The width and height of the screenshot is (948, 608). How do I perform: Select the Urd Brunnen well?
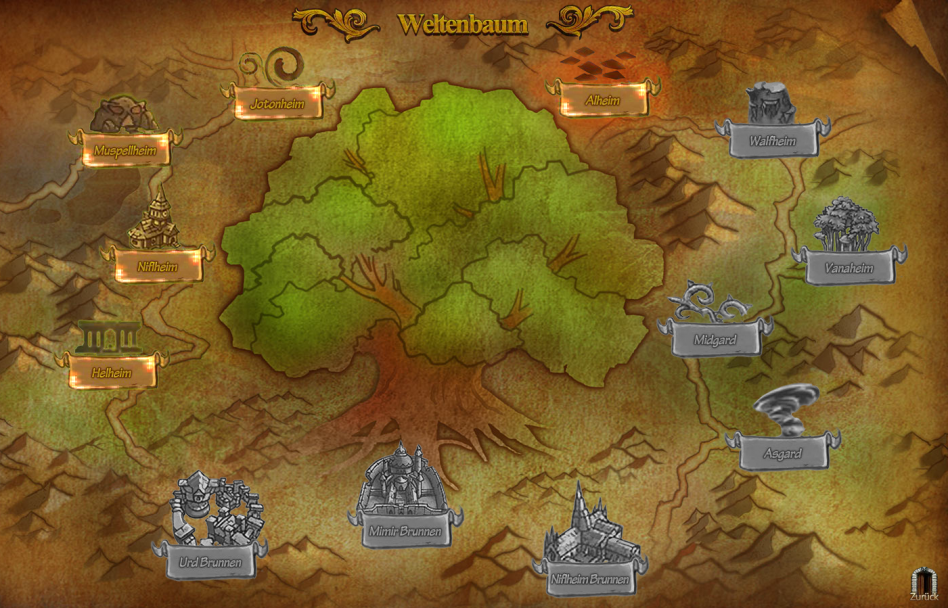(210, 562)
